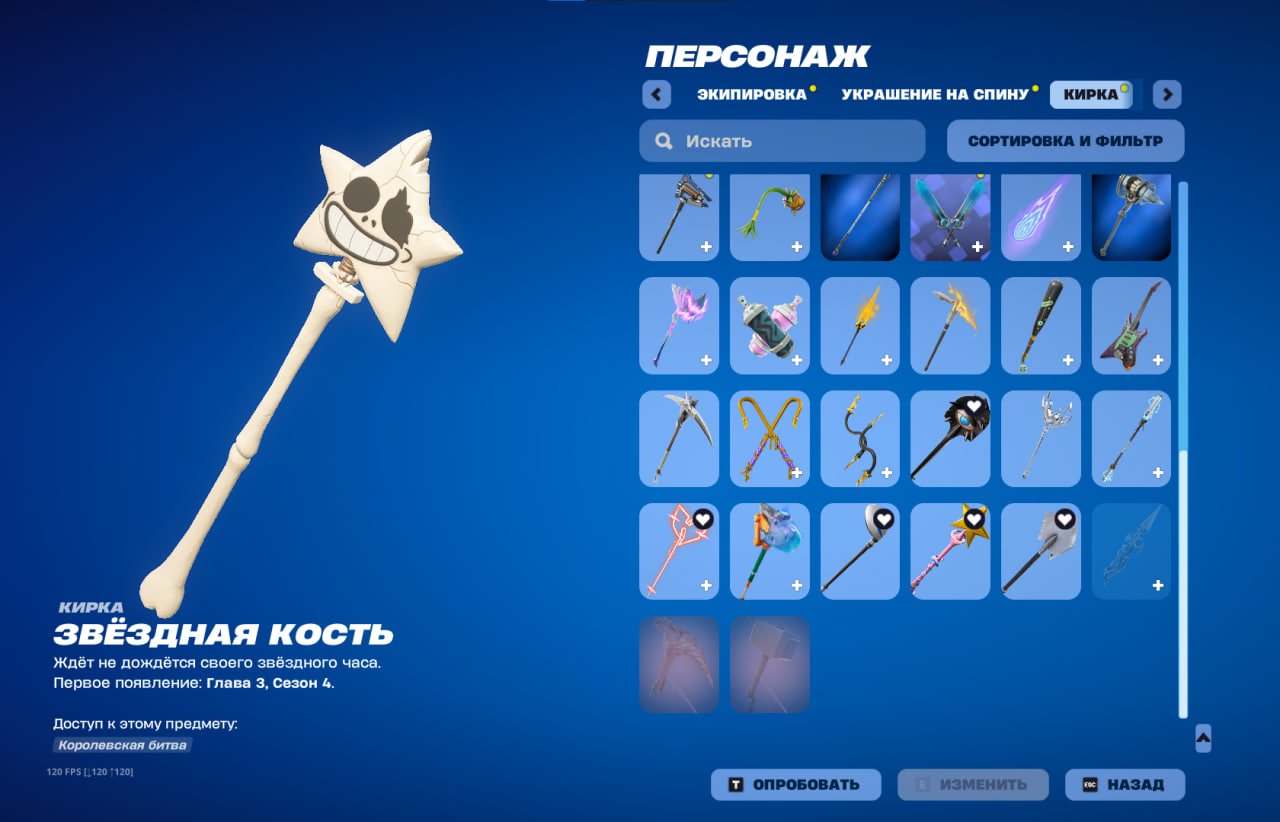
Task: Choose the crossed blue dual swords pickaxe
Action: point(950,215)
